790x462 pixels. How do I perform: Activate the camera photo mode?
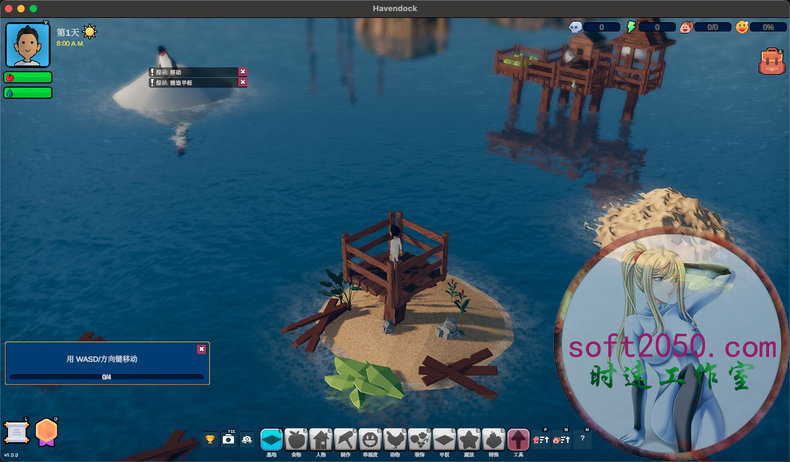pyautogui.click(x=228, y=439)
